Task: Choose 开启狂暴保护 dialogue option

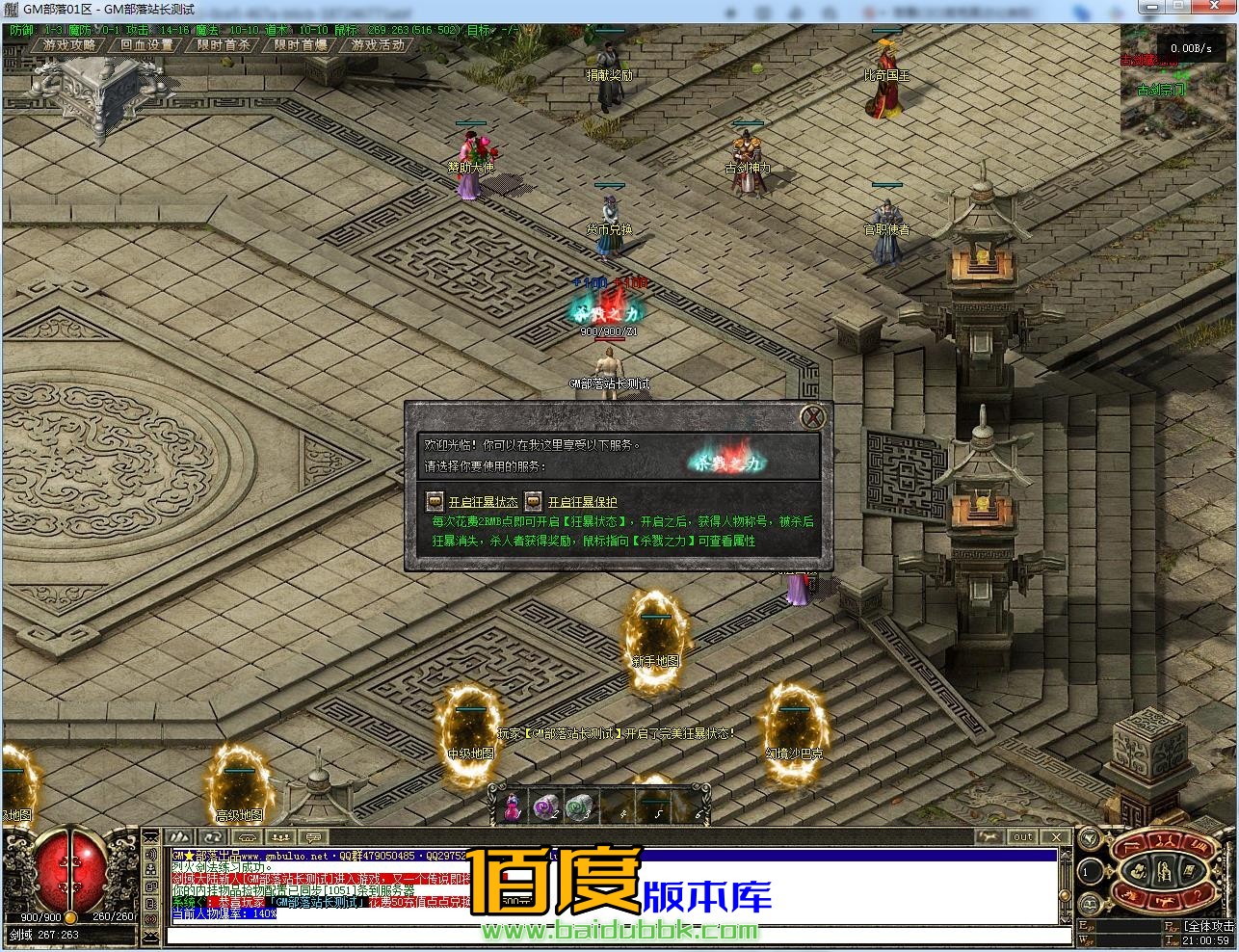Action: click(x=582, y=502)
